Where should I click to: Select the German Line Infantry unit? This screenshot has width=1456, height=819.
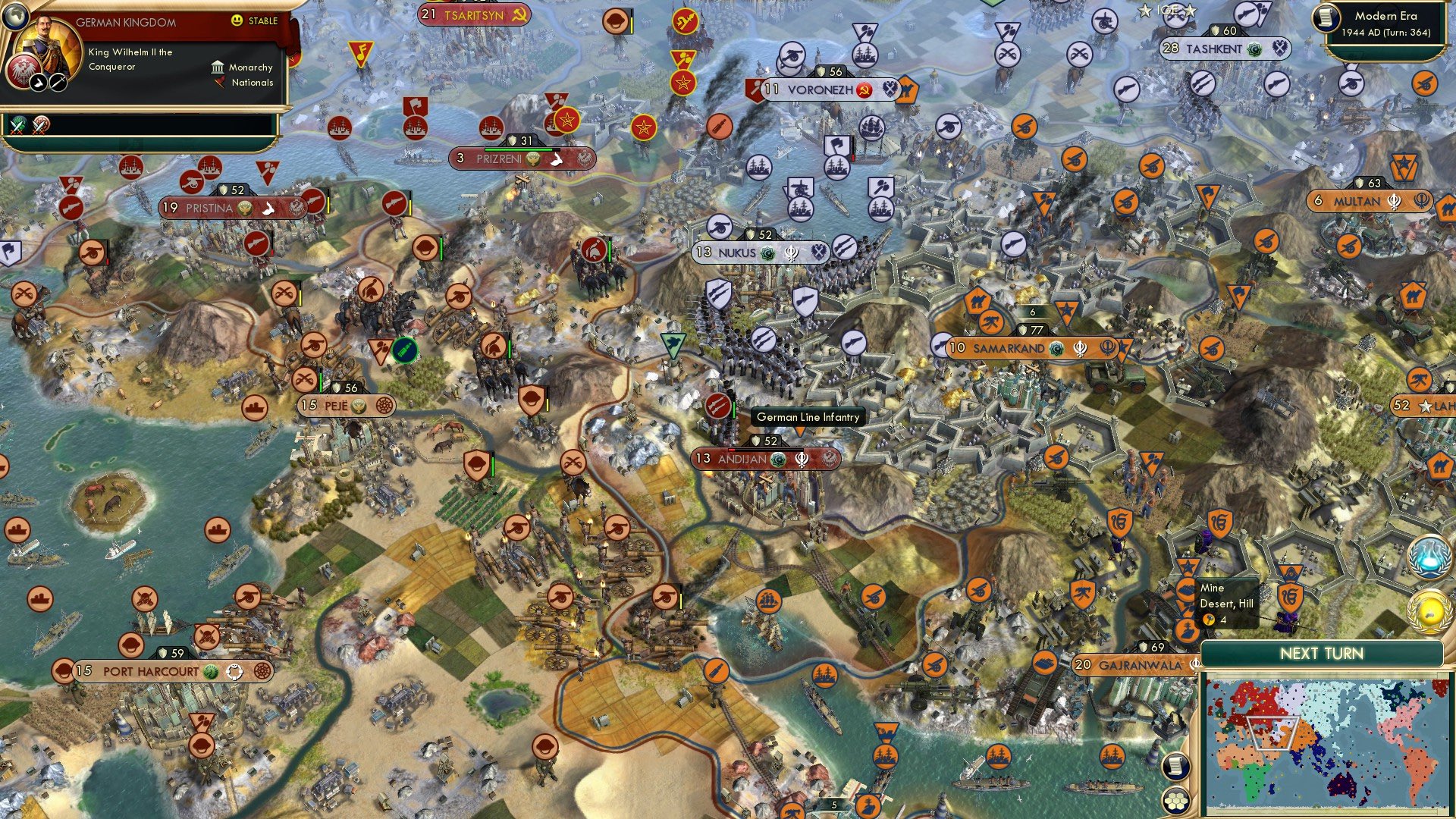click(x=807, y=417)
